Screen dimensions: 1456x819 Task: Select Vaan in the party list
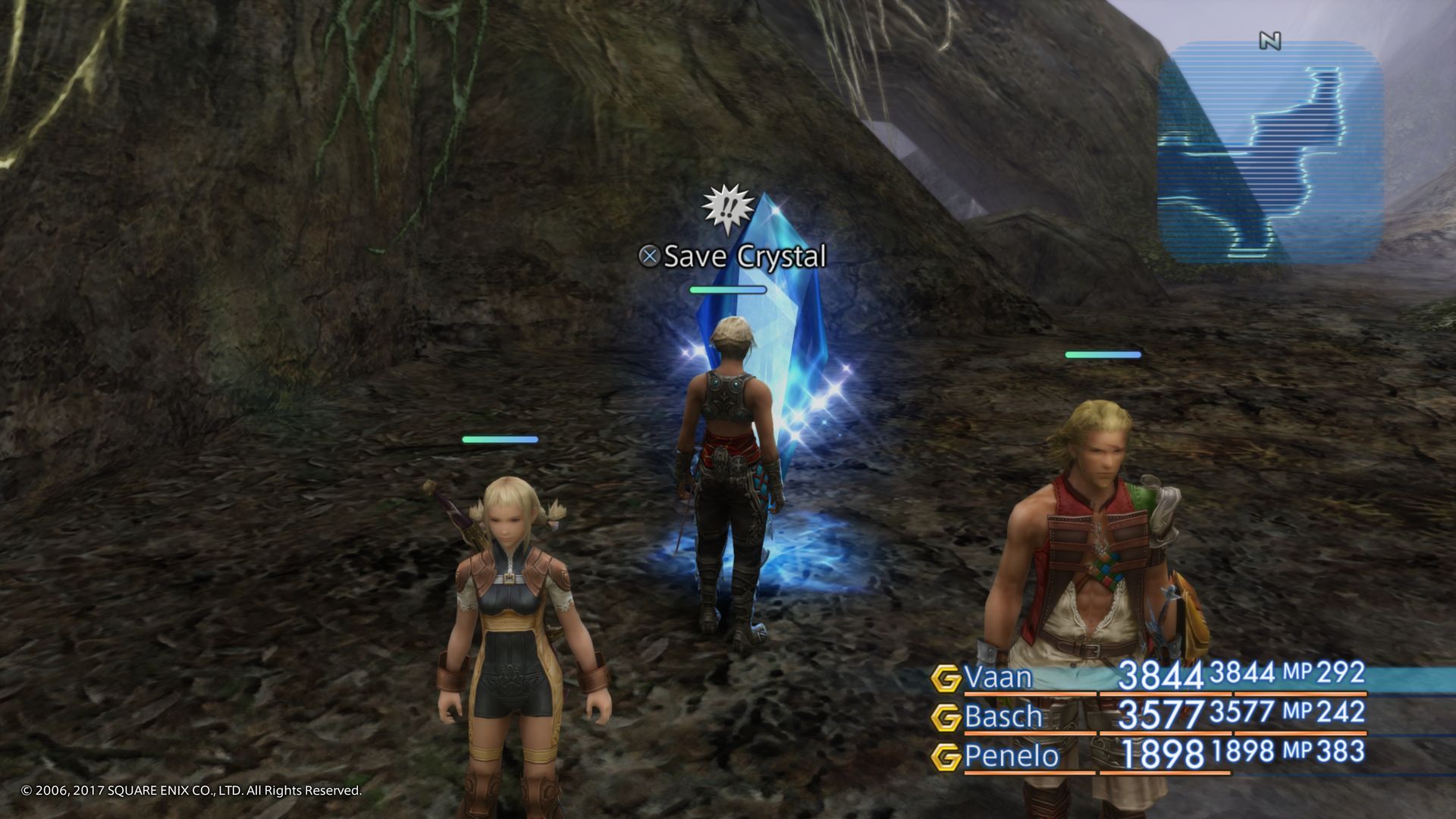click(x=997, y=677)
